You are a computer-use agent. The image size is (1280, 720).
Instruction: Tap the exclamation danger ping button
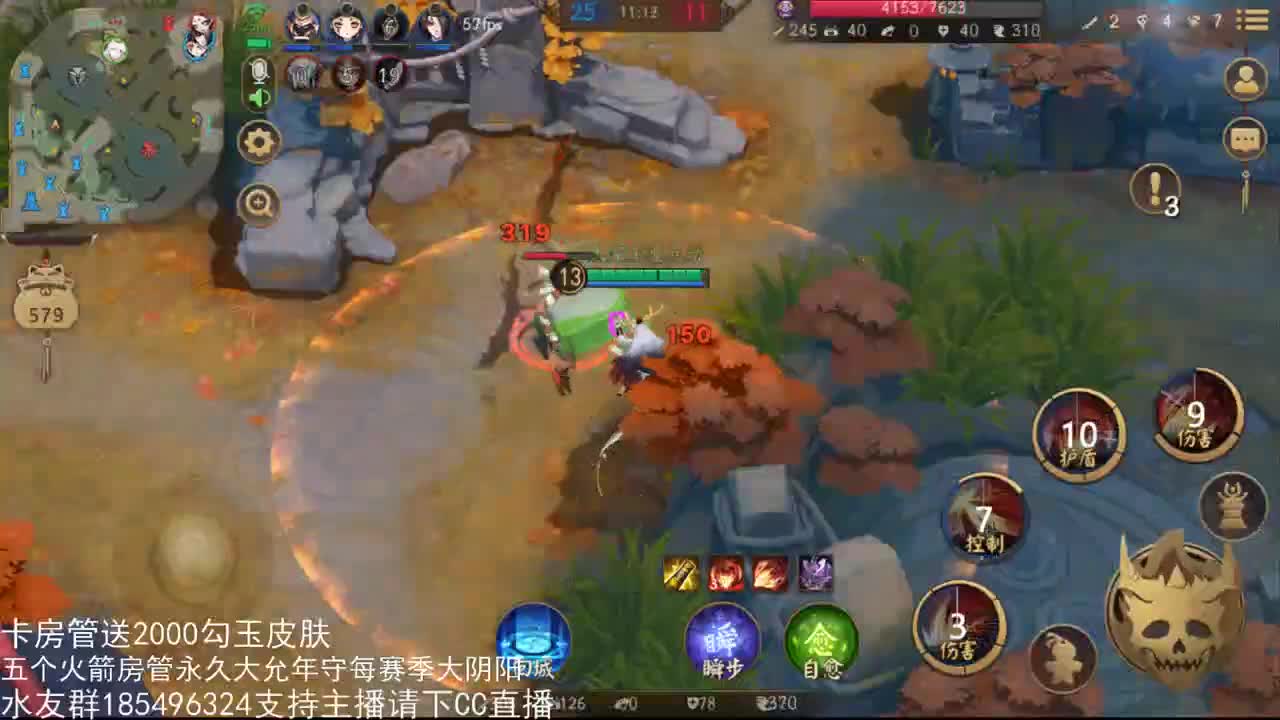(x=1157, y=188)
